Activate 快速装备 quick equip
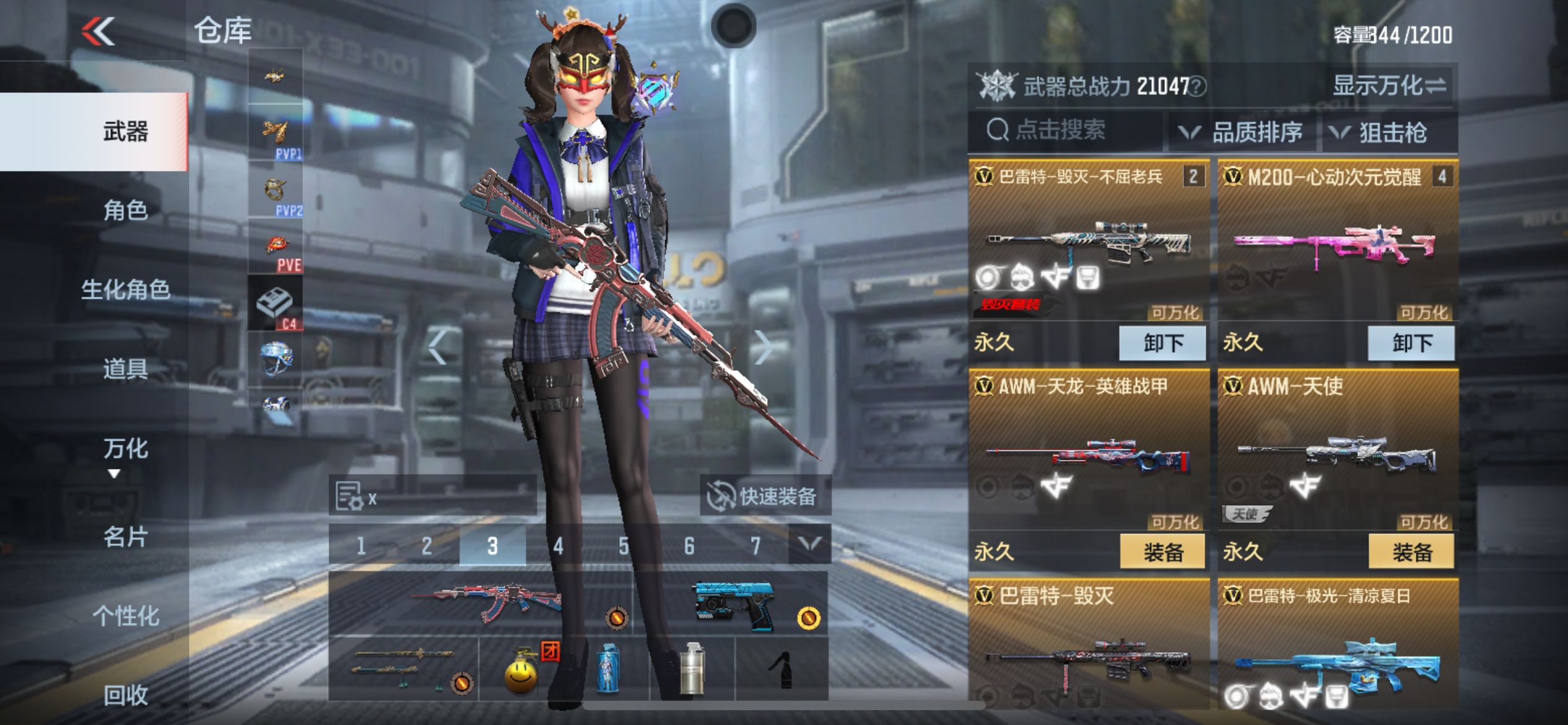This screenshot has height=725, width=1568. (764, 496)
